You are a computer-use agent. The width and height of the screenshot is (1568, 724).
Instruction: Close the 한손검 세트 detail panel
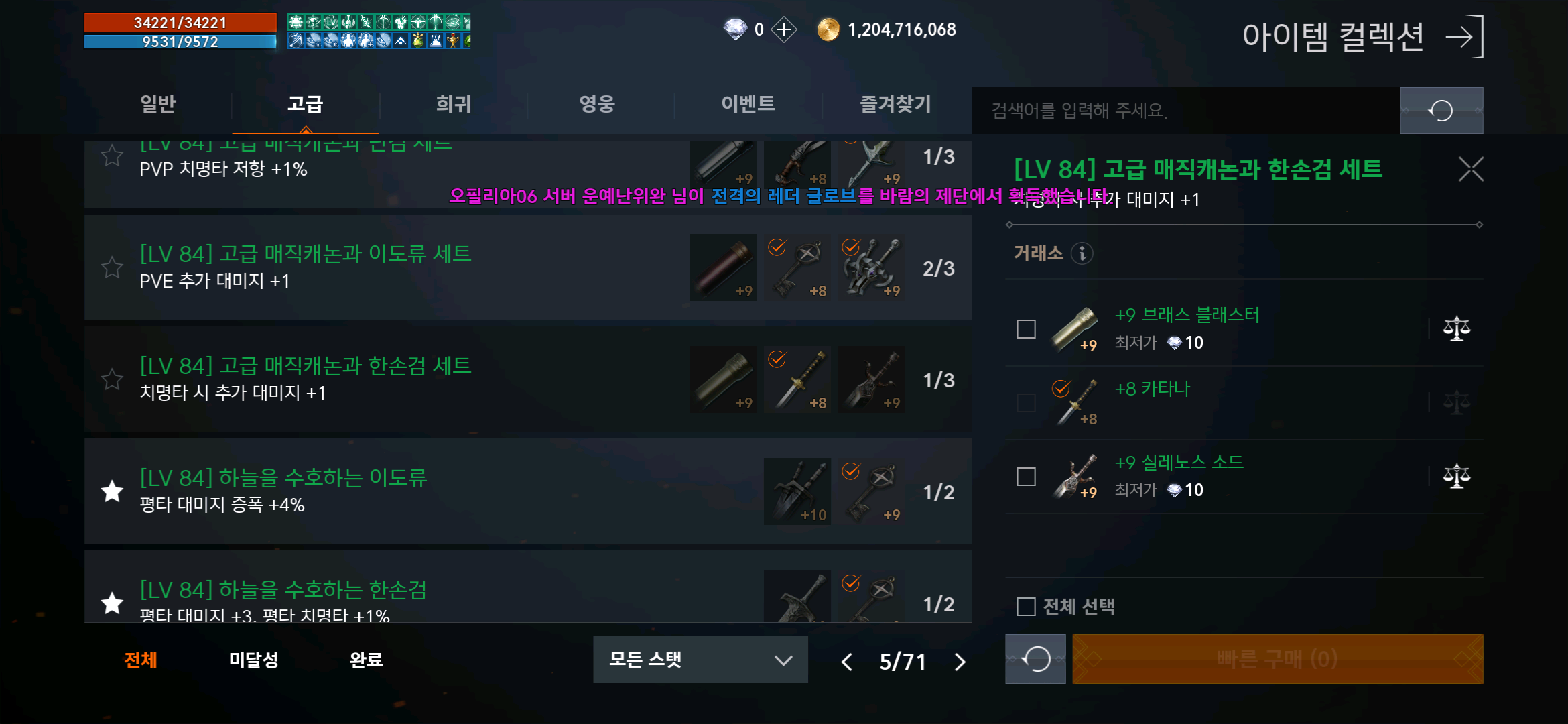click(x=1470, y=169)
